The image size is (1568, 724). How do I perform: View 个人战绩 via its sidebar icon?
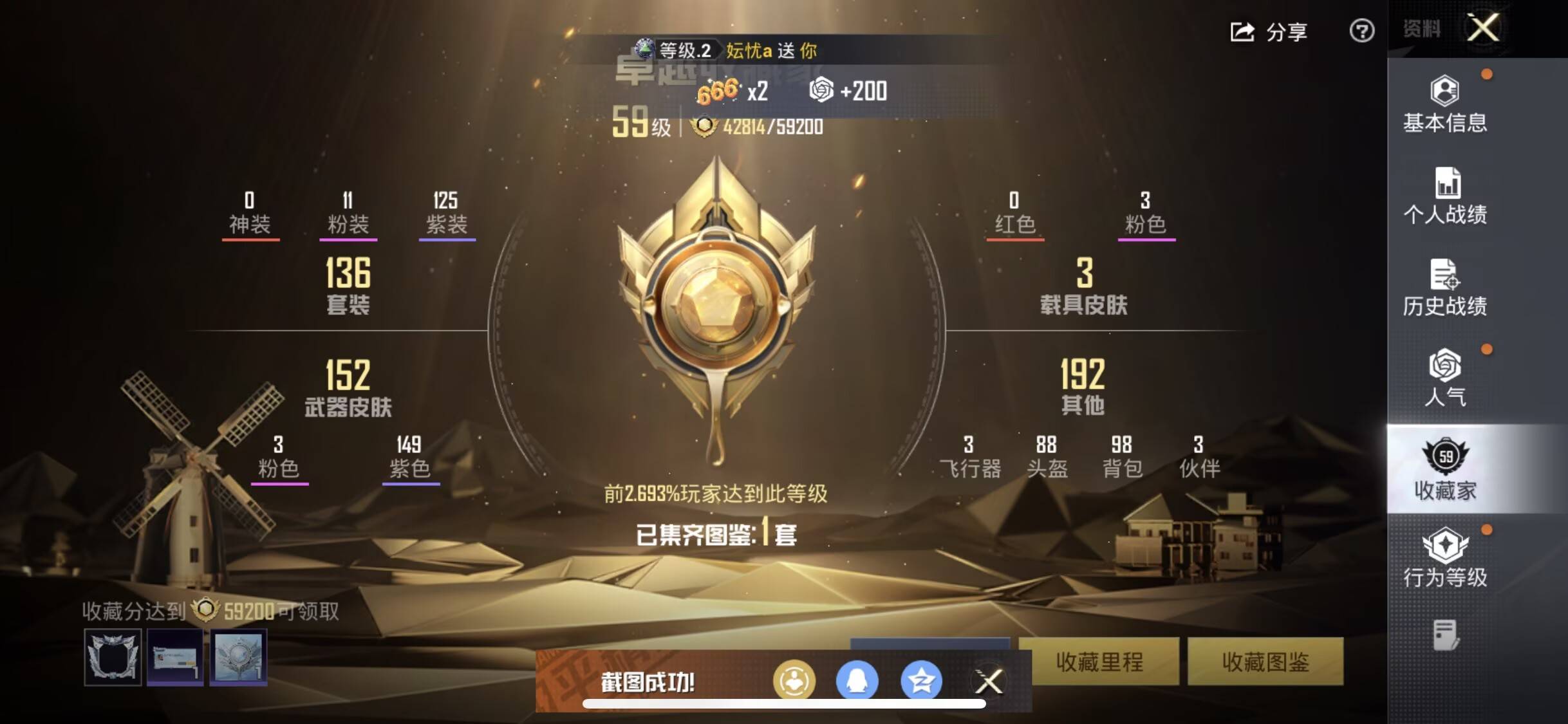[1446, 200]
